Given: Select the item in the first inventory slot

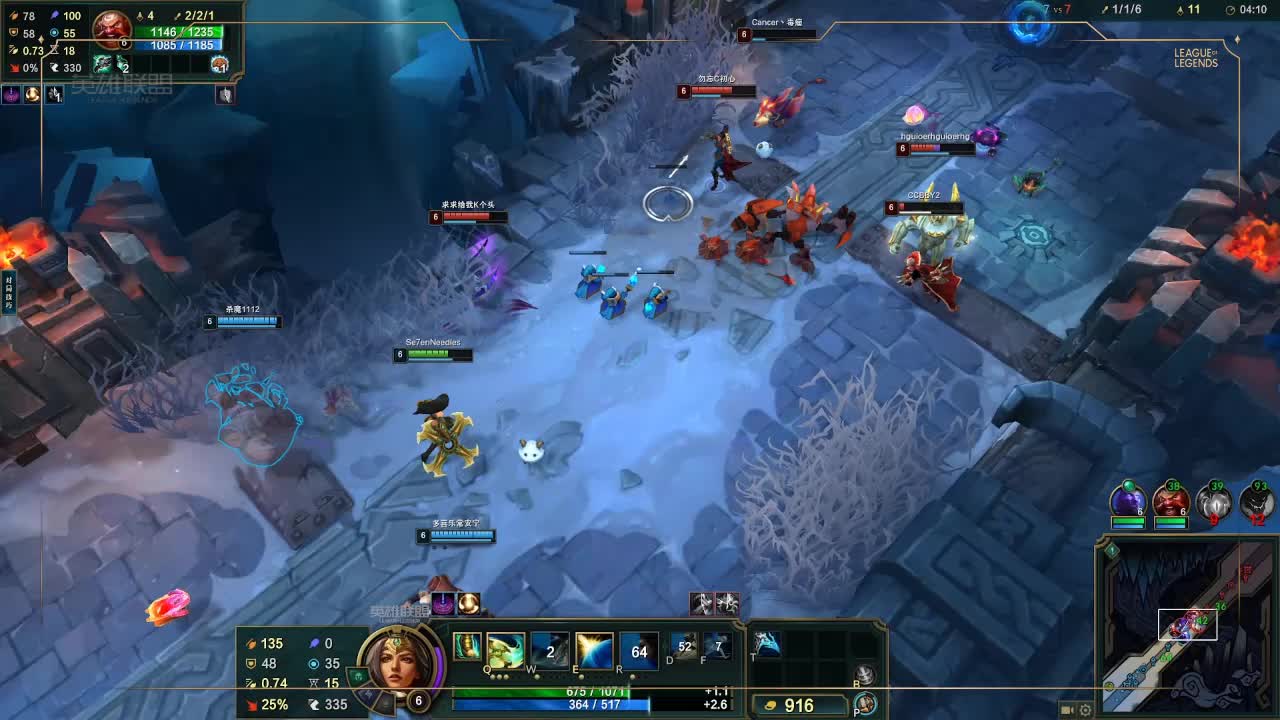Looking at the screenshot, I should coord(768,645).
